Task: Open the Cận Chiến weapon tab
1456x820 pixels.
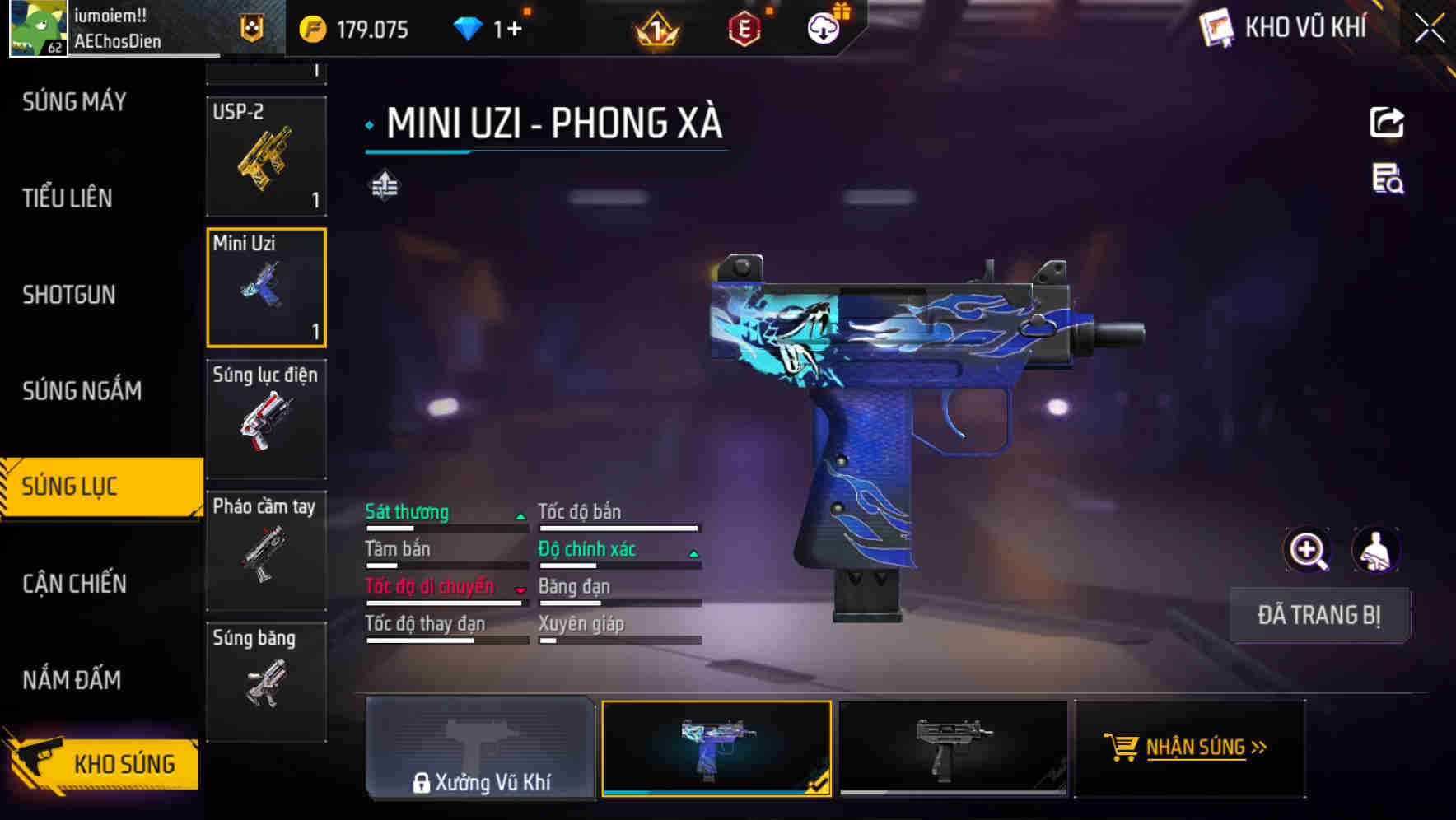Action: (x=75, y=584)
